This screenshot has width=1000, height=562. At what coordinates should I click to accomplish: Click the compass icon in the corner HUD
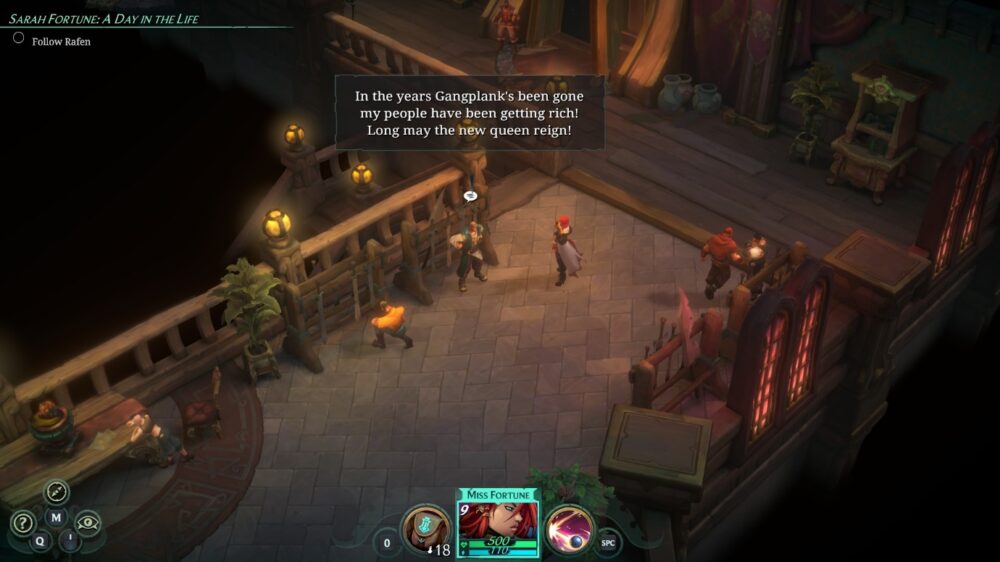point(56,492)
